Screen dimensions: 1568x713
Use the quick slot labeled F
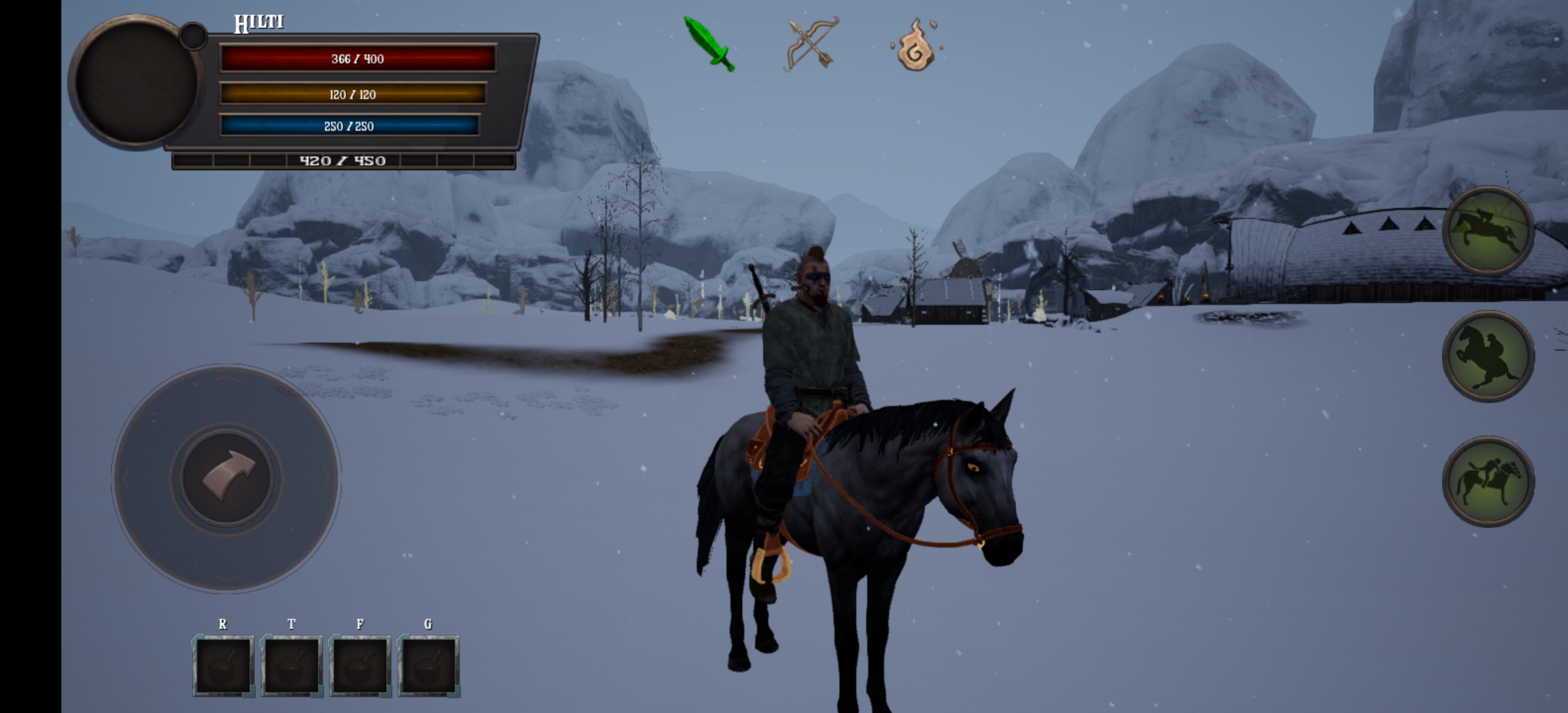coord(360,666)
